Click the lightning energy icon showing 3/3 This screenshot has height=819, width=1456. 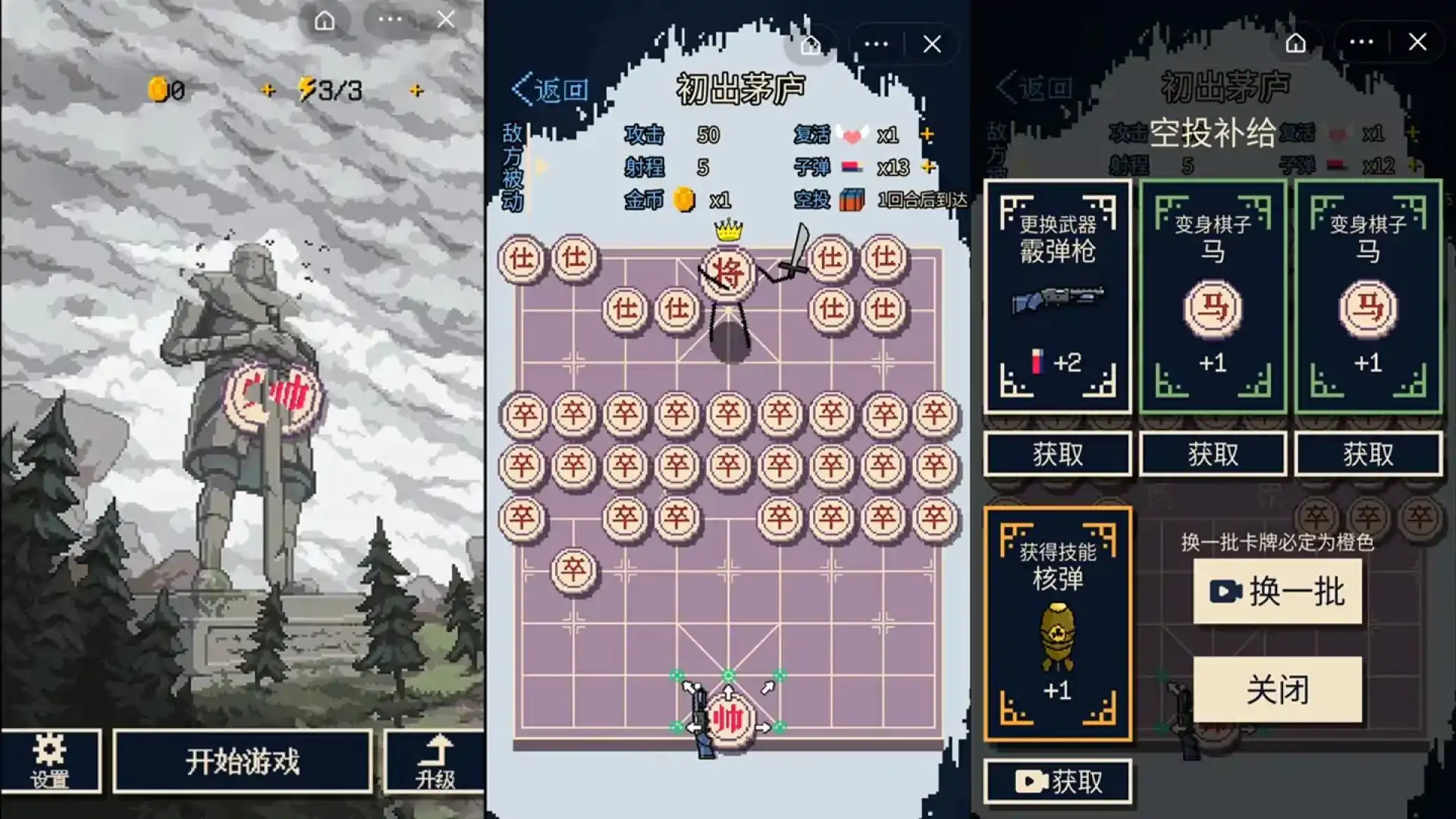309,91
